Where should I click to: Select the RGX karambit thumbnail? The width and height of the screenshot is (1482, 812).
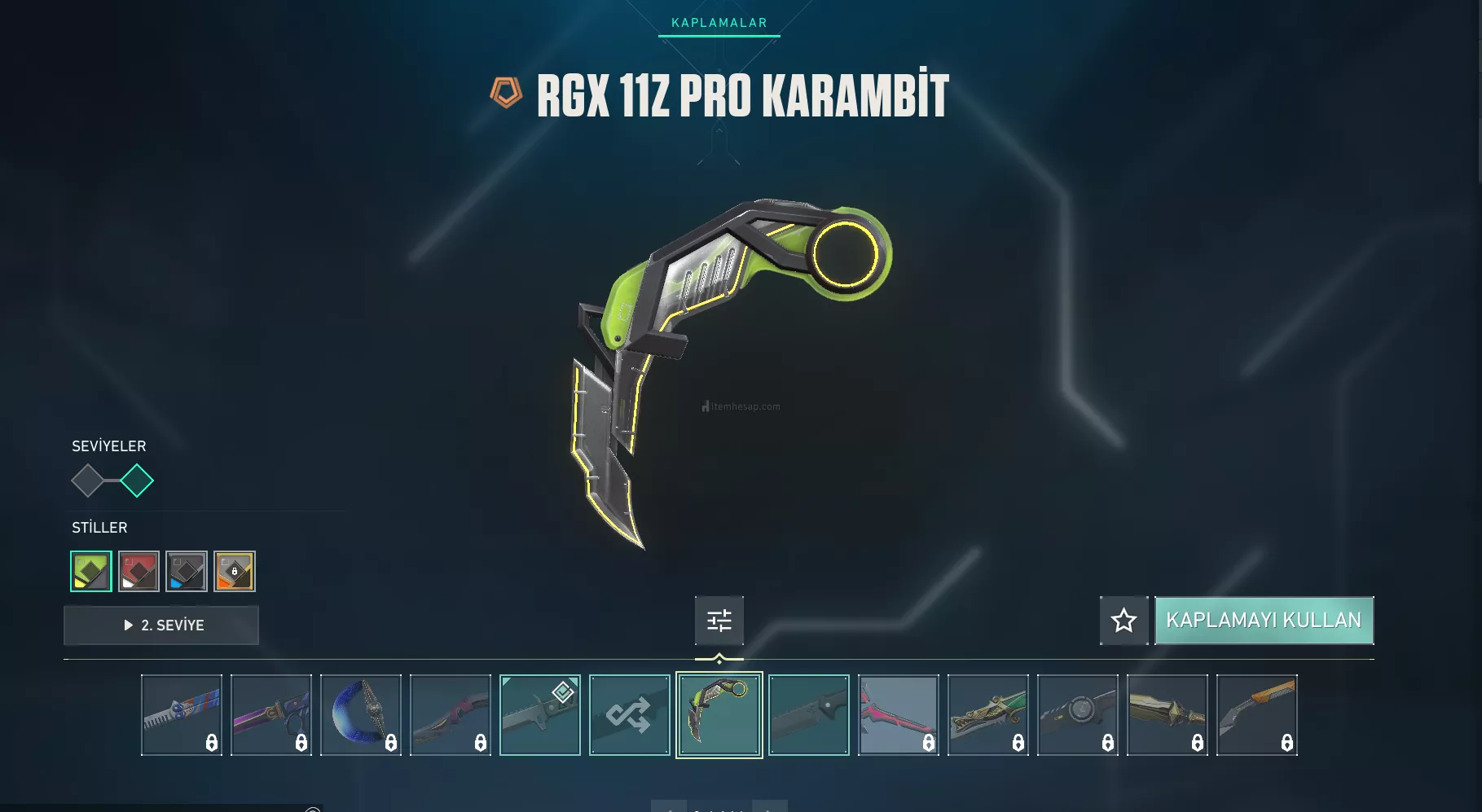719,715
